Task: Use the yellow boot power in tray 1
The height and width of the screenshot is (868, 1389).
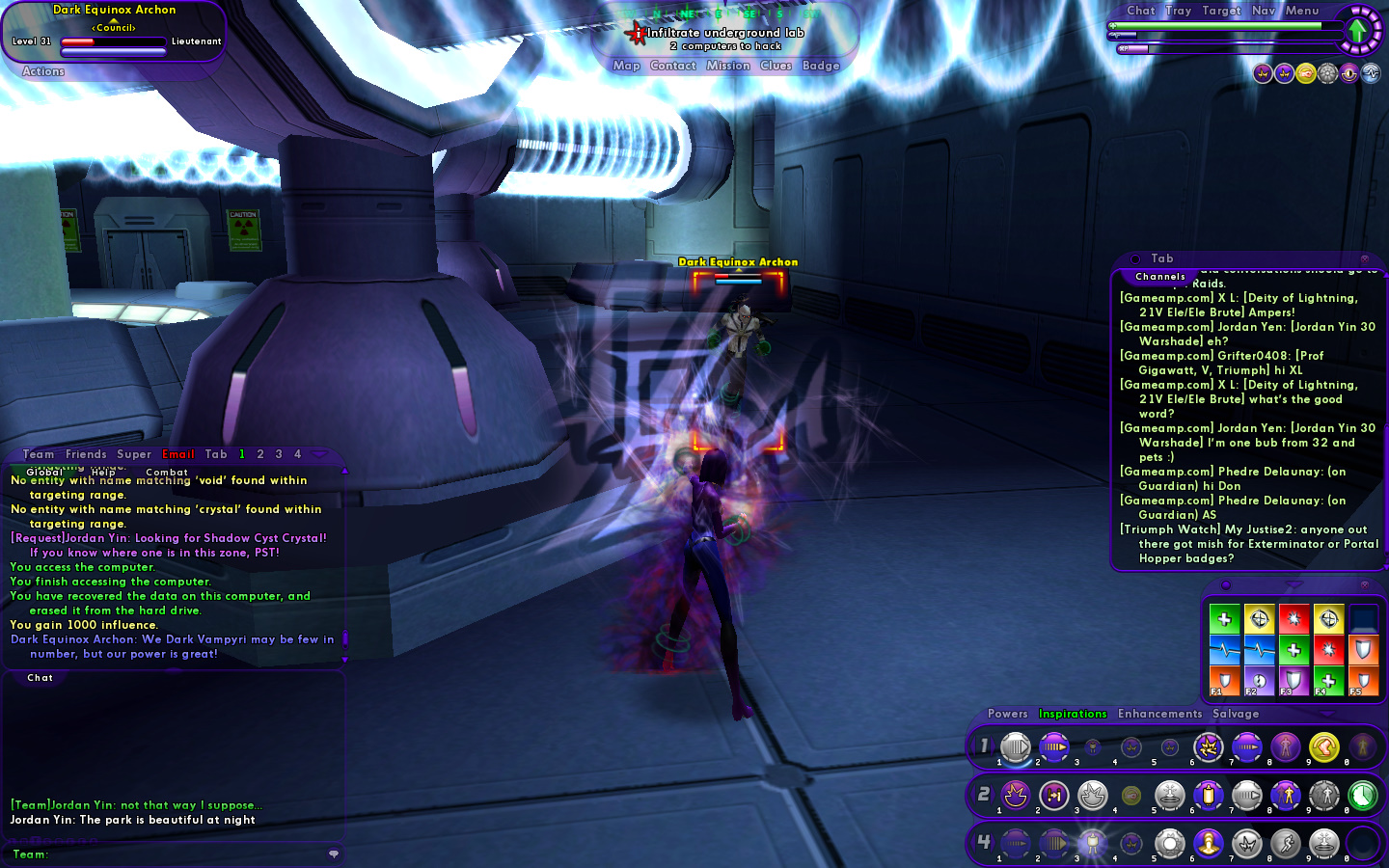Action: point(1324,746)
